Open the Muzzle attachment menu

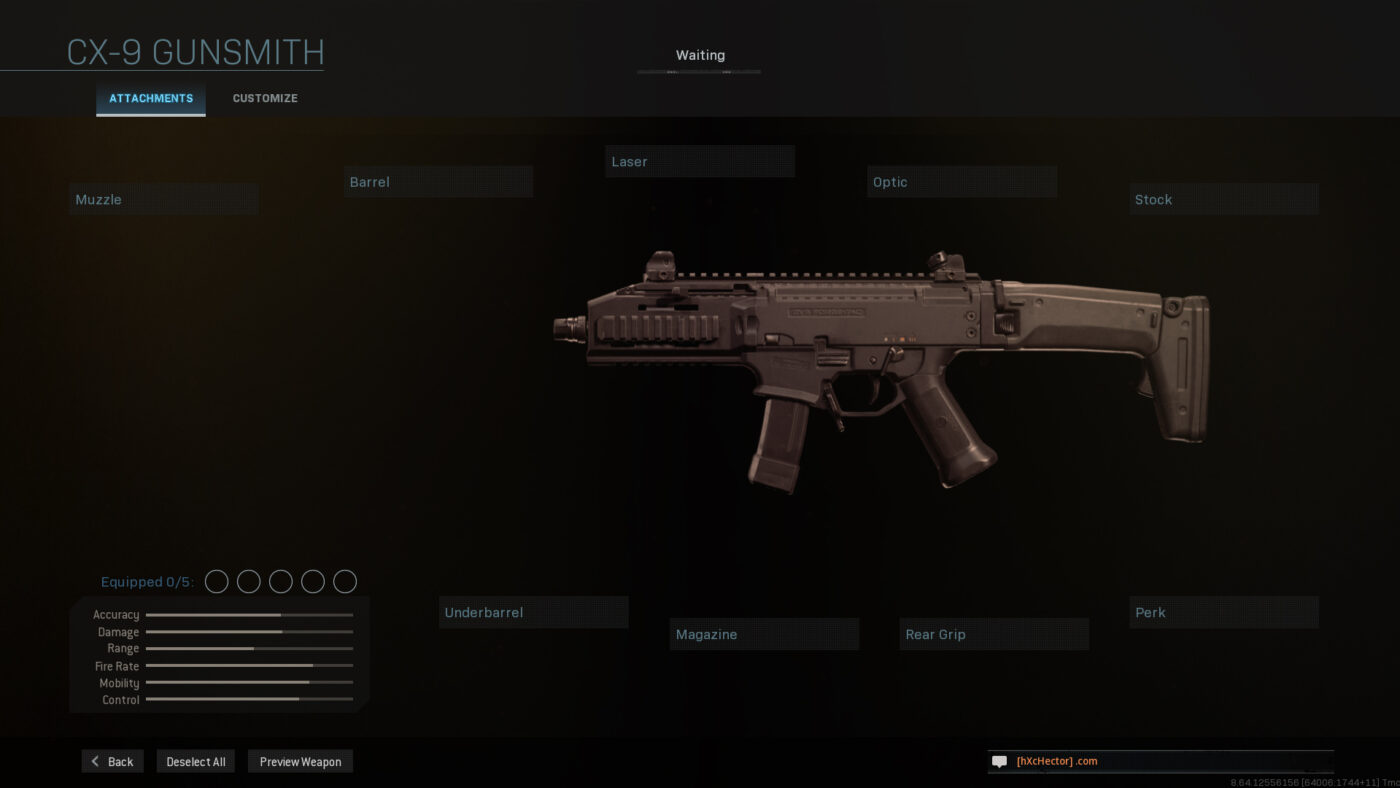[x=163, y=198]
